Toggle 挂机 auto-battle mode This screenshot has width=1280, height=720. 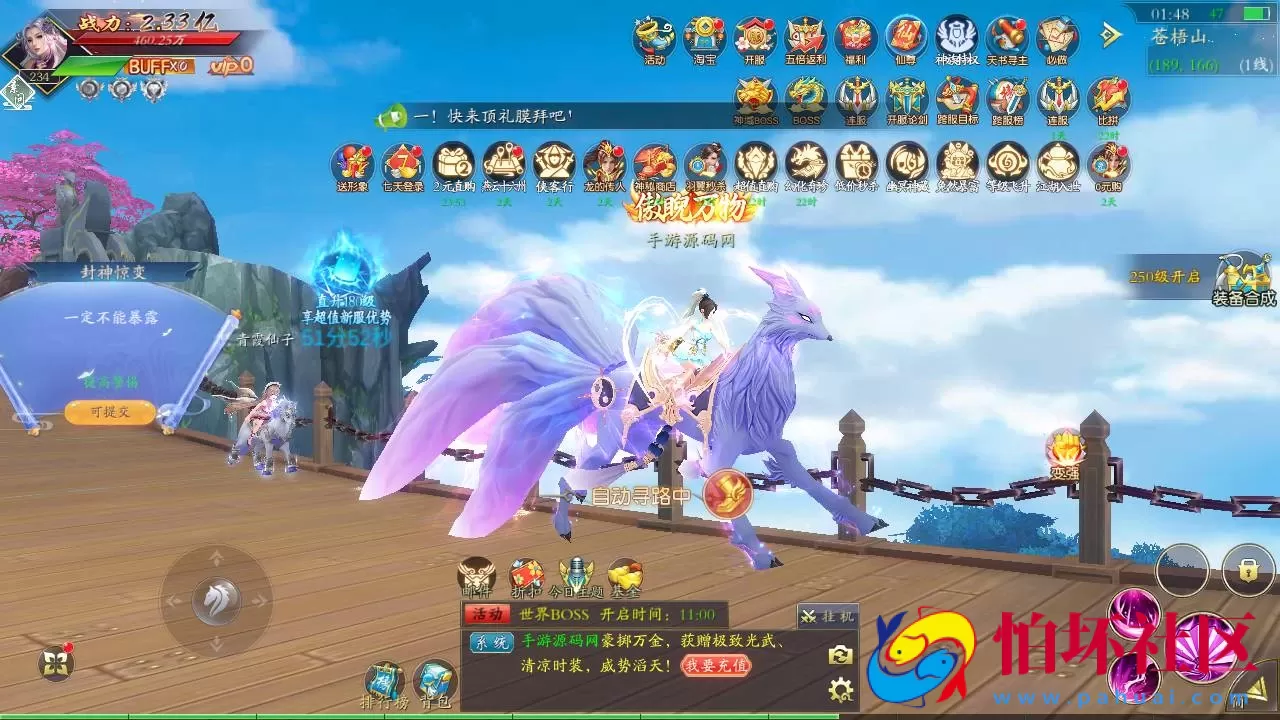(827, 616)
